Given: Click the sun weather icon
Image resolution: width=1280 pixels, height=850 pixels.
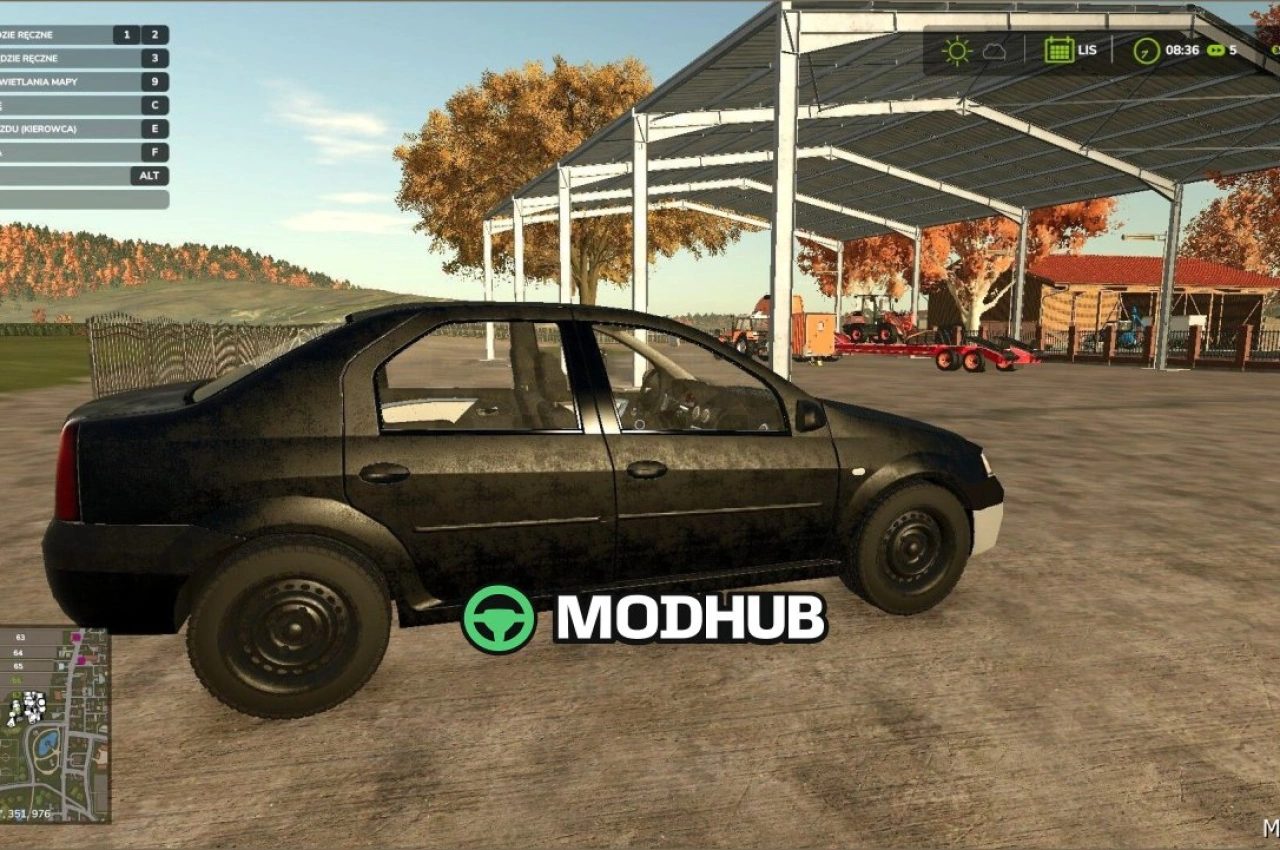Looking at the screenshot, I should 957,50.
